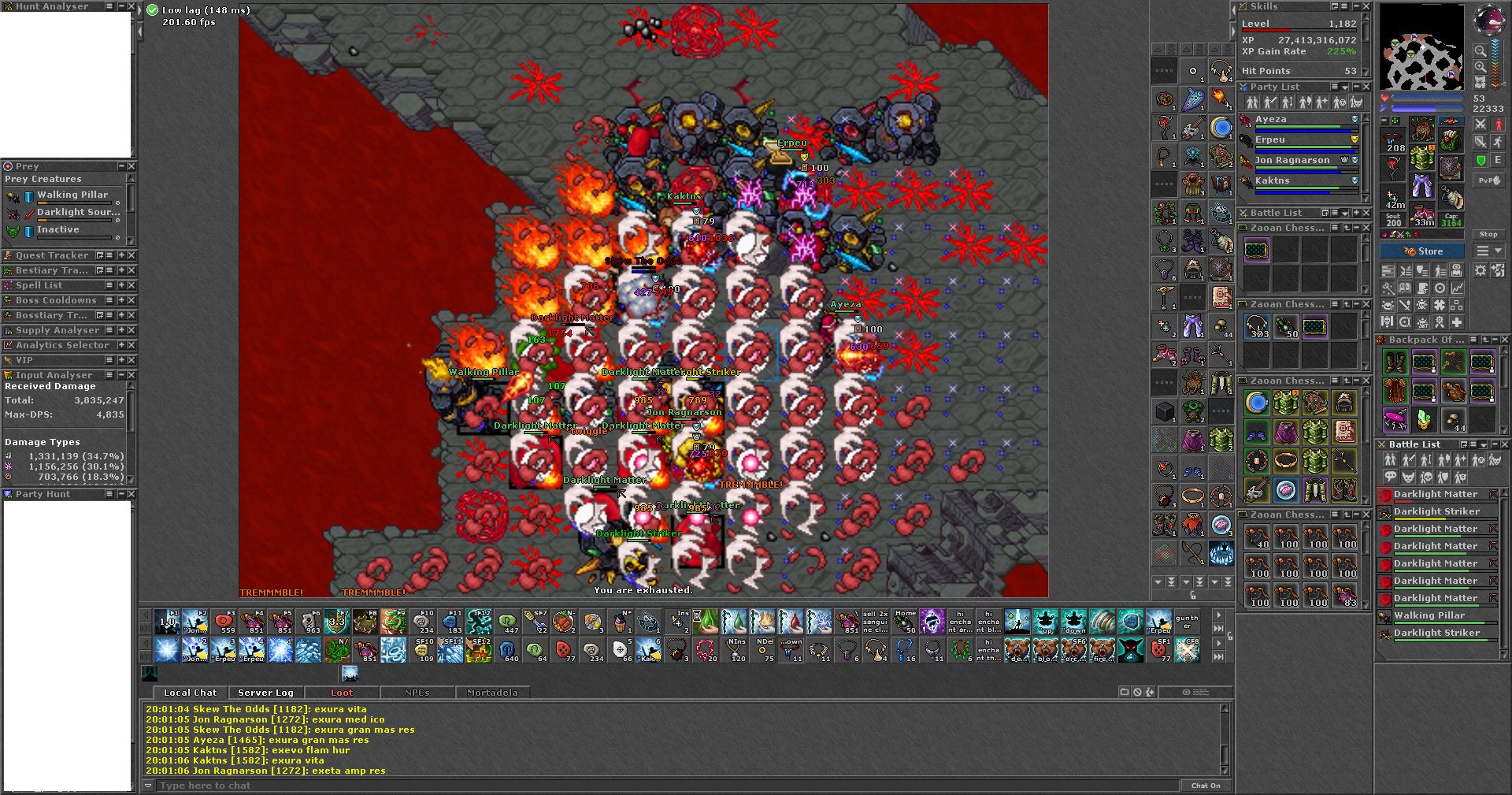Target Walking Pillar in the Battle List
Viewport: 1512px width, 795px height.
click(1429, 615)
